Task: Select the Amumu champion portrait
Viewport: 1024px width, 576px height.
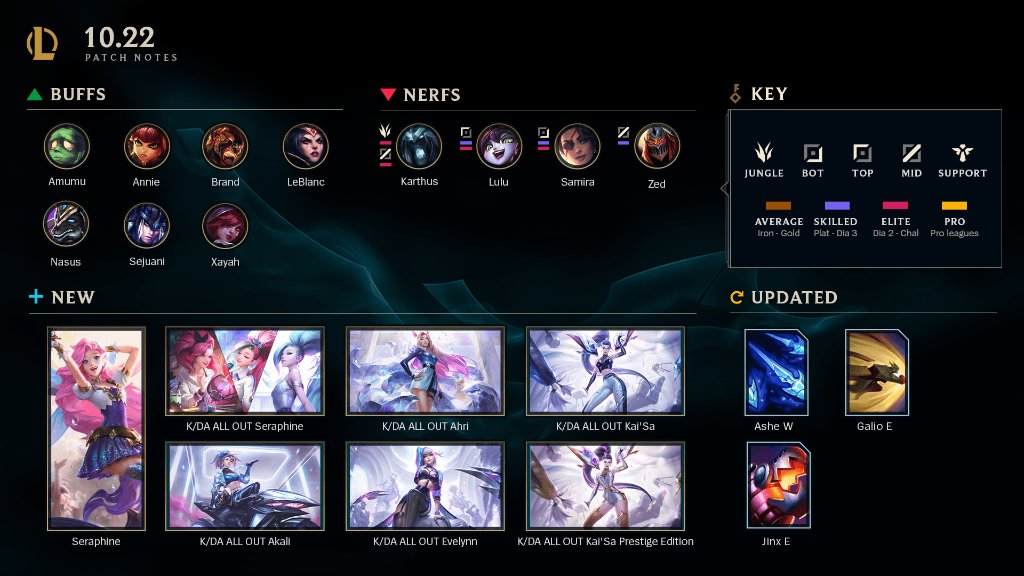Action: tap(67, 146)
